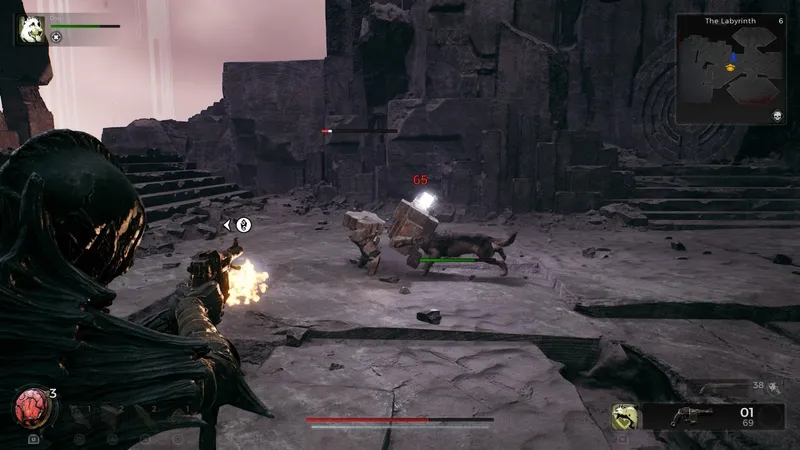Select the equipped revolver weapon slot
The image size is (800, 450).
click(x=692, y=416)
